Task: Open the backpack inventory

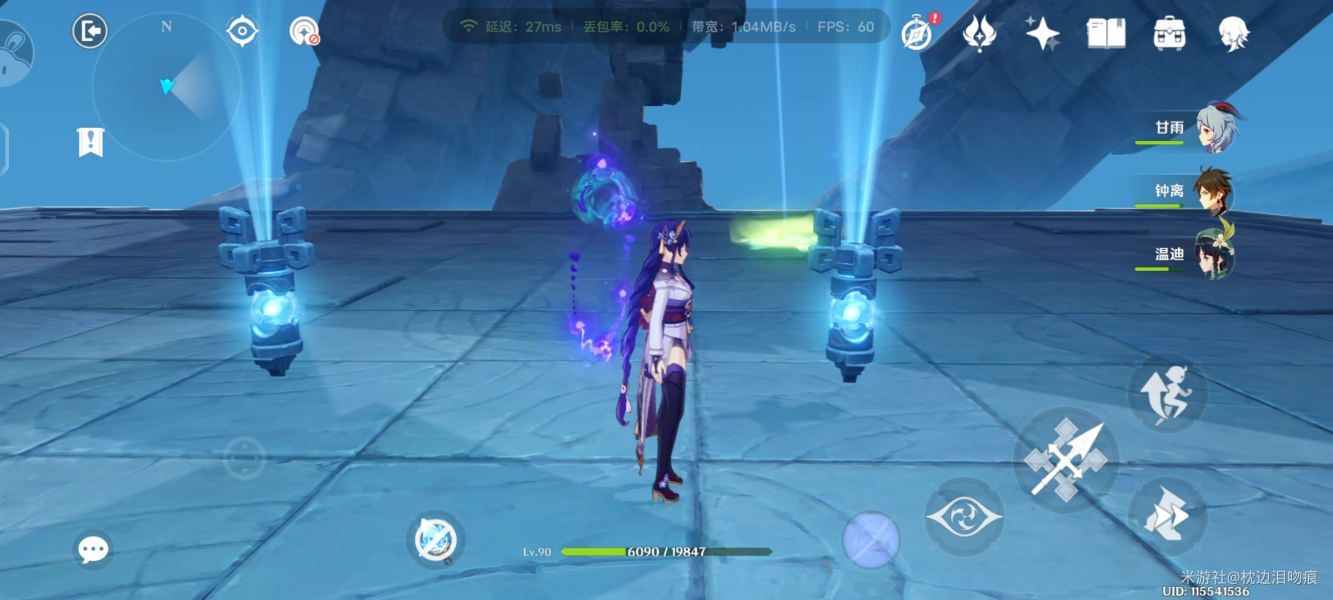Action: (1169, 34)
